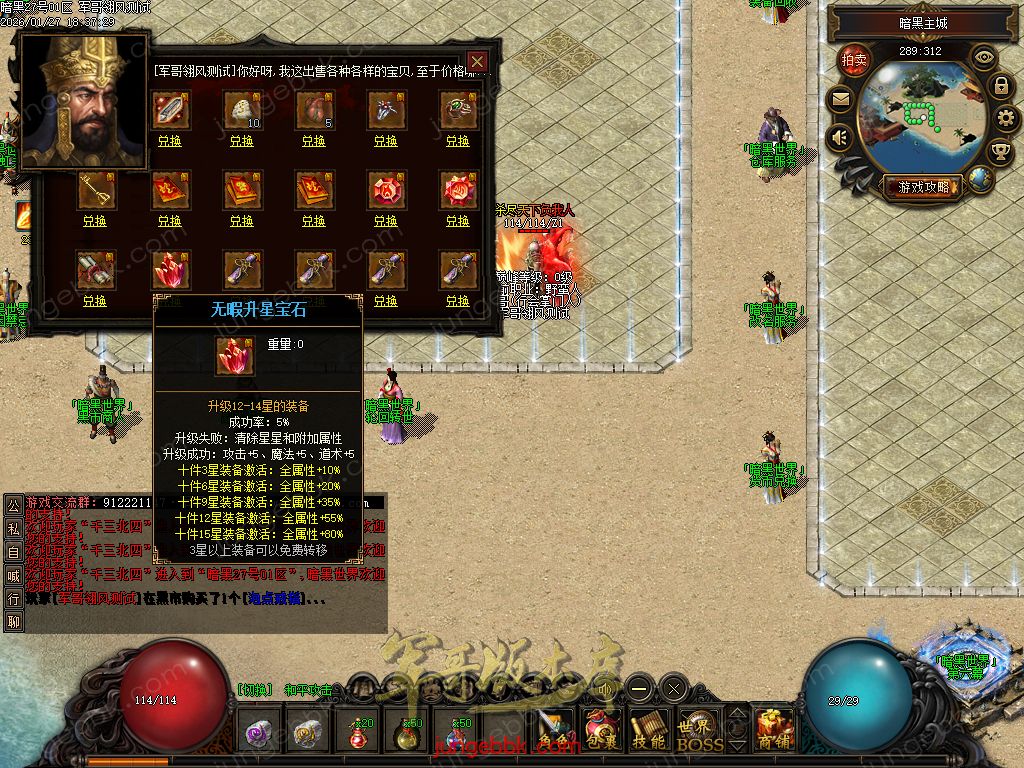
Task: Use the red potion hotbar slot
Action: pos(360,733)
